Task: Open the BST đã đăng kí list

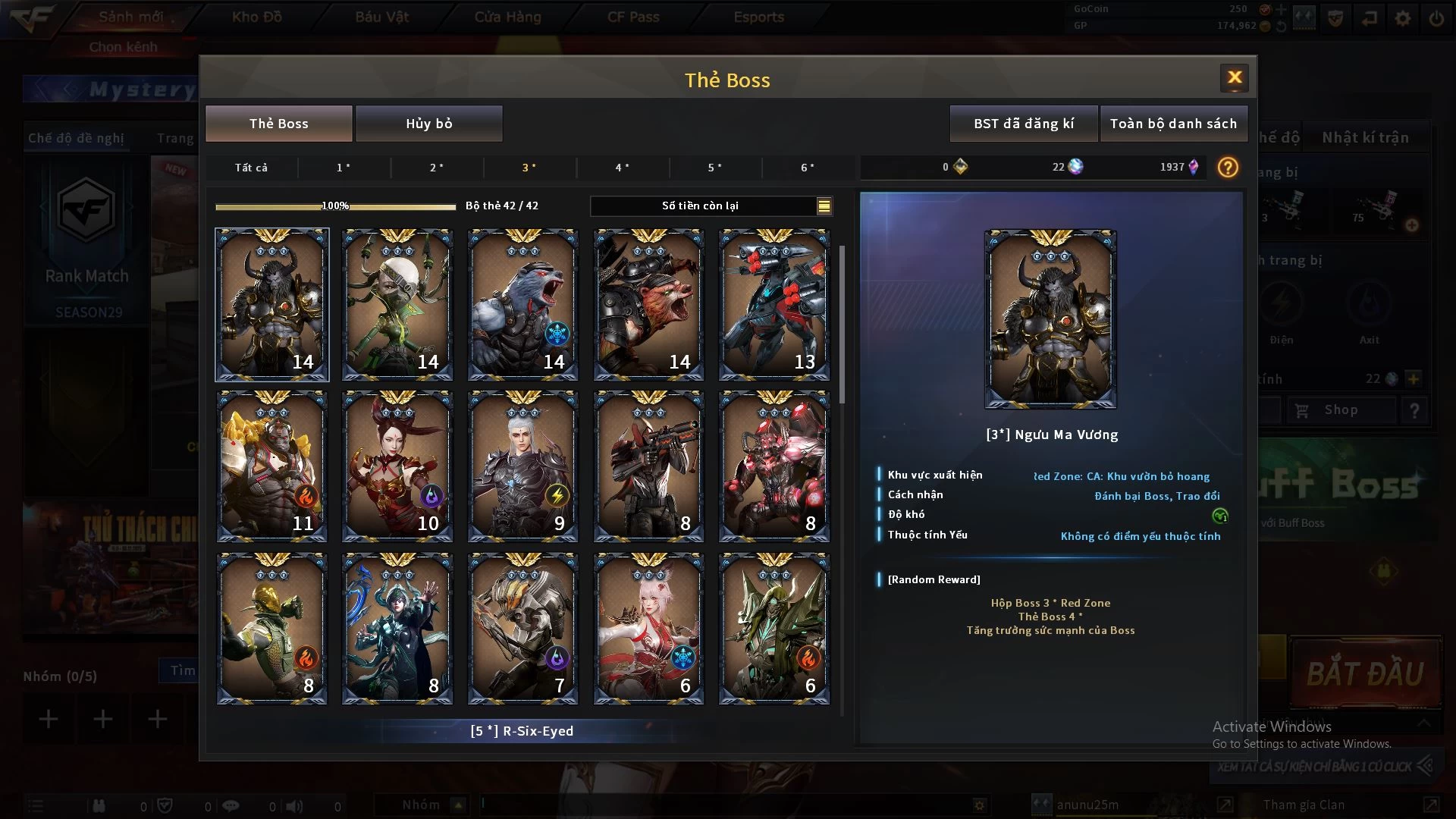Action: pyautogui.click(x=1023, y=124)
